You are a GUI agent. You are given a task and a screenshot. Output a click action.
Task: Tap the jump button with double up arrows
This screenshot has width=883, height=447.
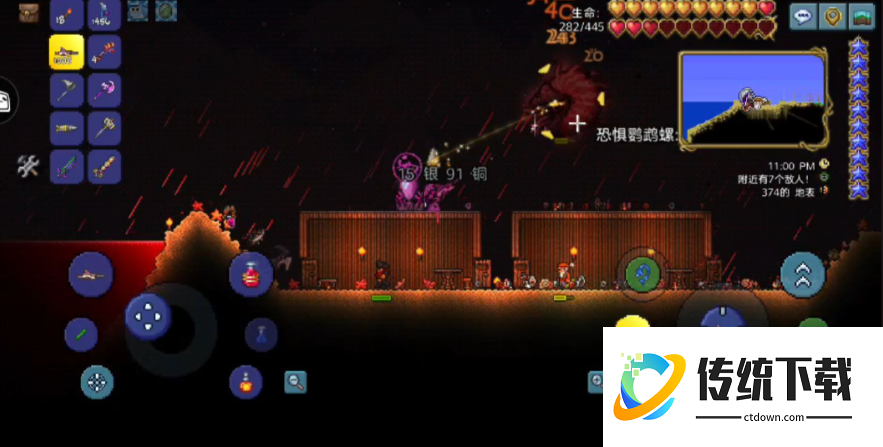tap(802, 273)
